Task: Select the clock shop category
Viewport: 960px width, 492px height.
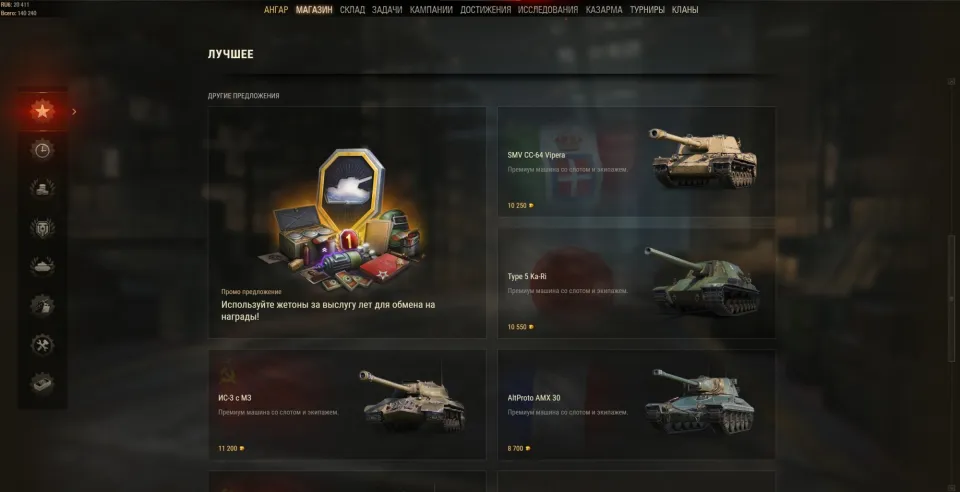Action: [42, 150]
